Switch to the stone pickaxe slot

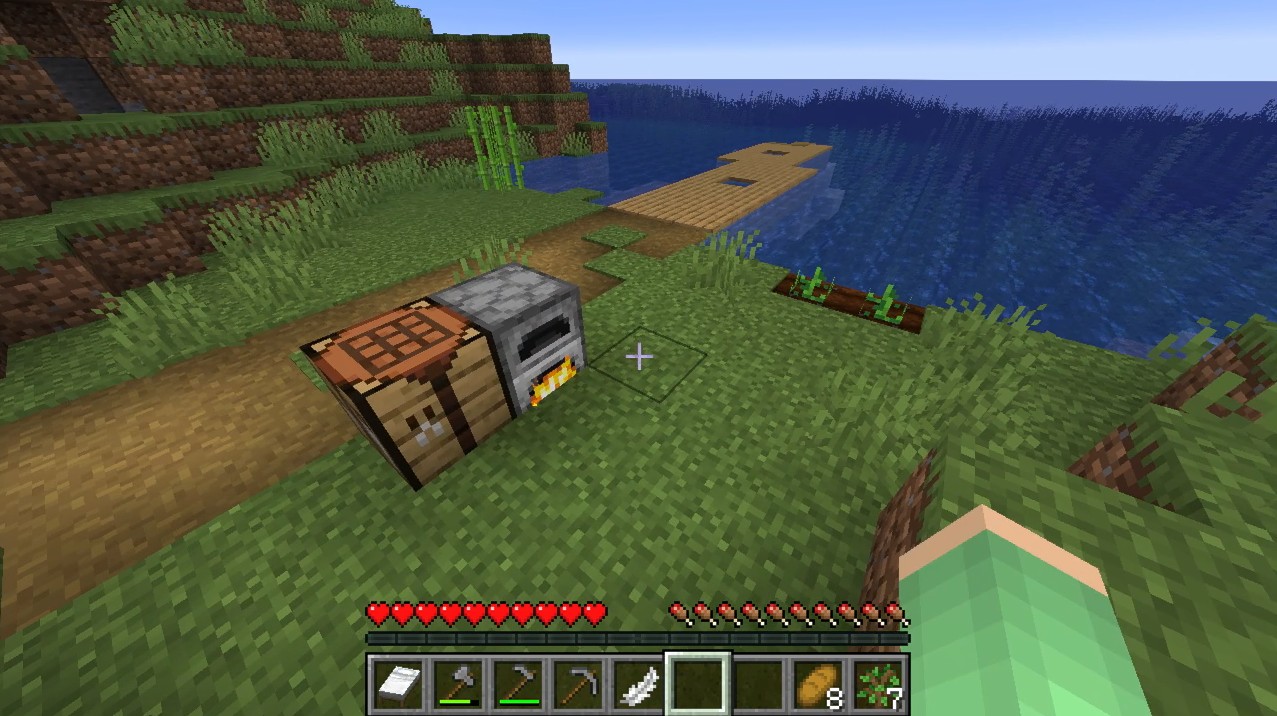click(x=578, y=684)
